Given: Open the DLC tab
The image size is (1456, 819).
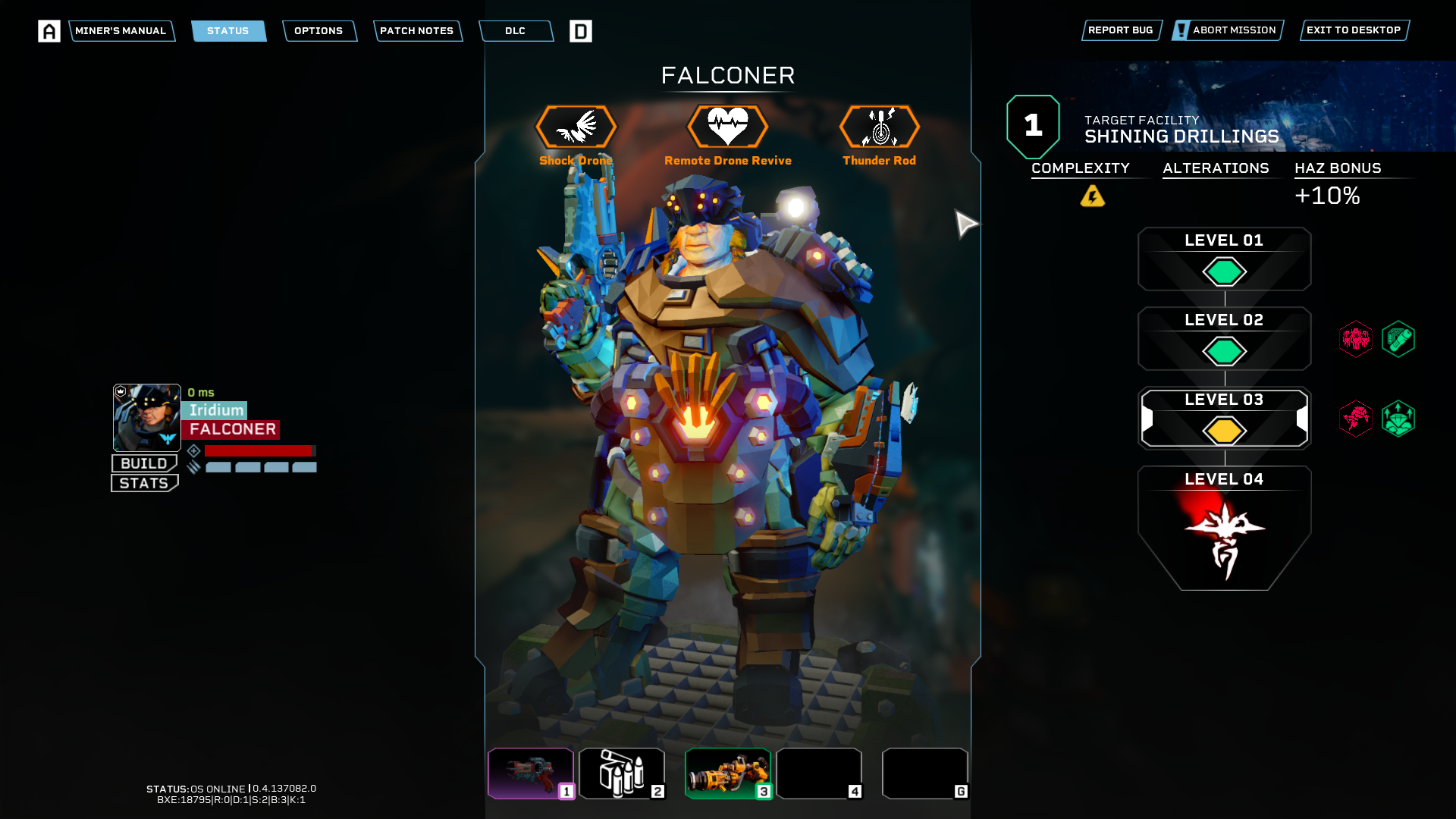Looking at the screenshot, I should coord(516,31).
